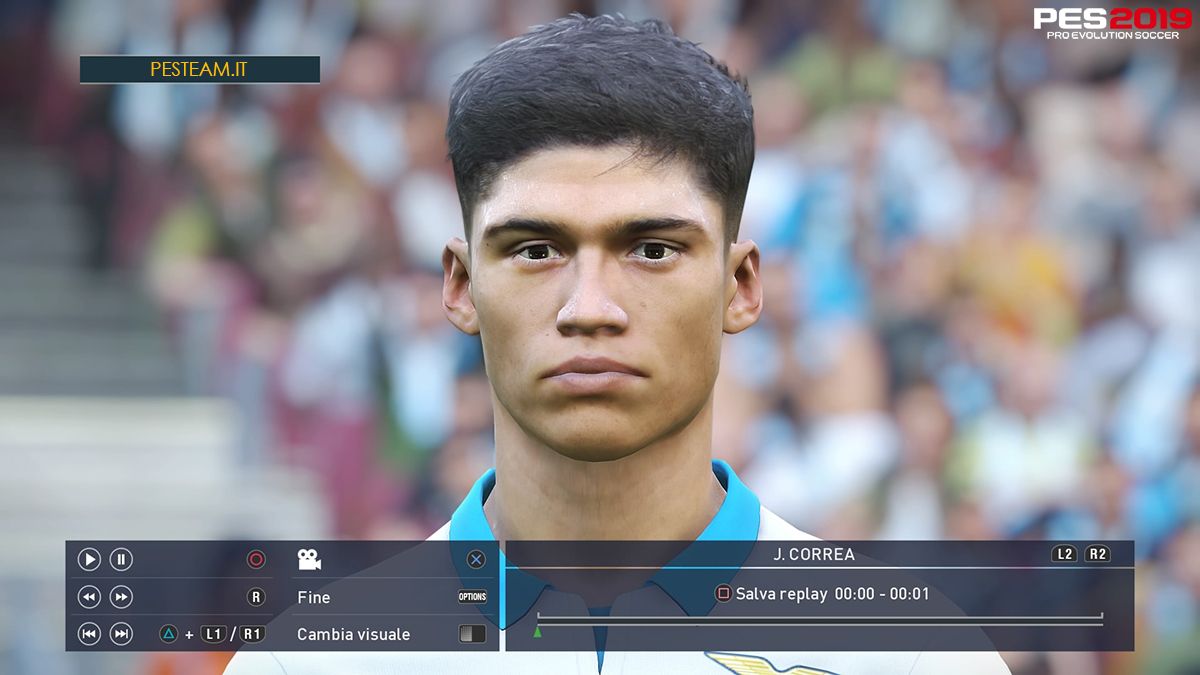Fast-forward the replay
The height and width of the screenshot is (675, 1200).
[x=121, y=597]
